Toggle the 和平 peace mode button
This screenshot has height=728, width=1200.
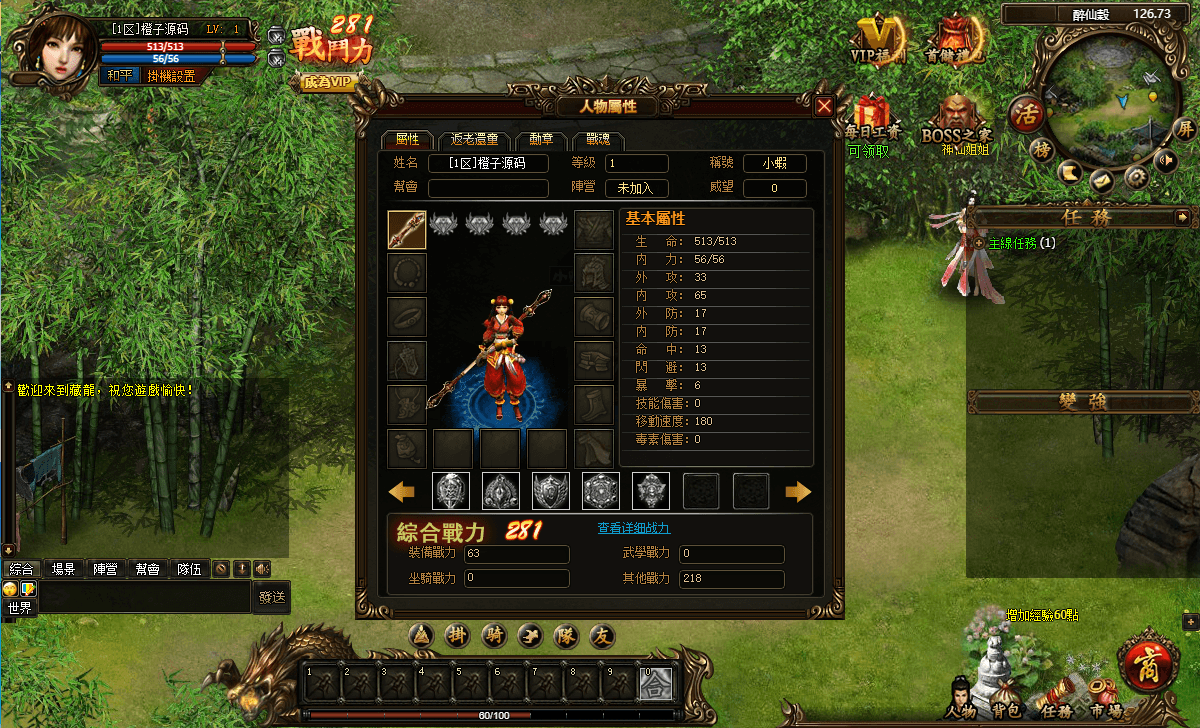(120, 75)
